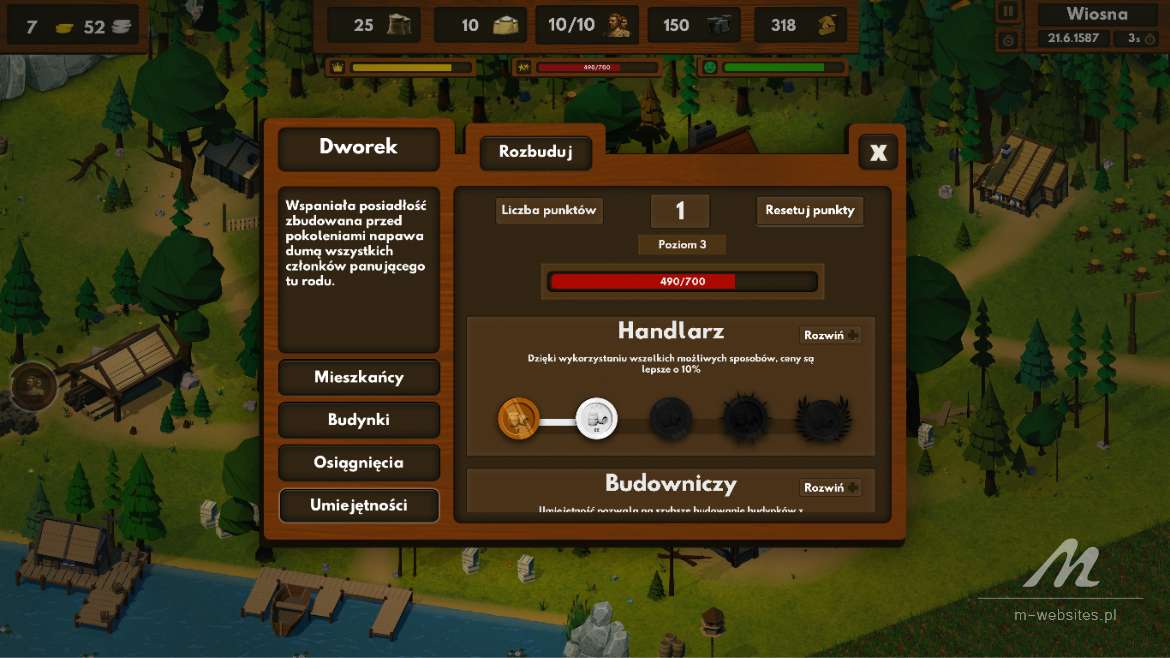
Task: View the Osiągnięcia section
Action: click(359, 463)
